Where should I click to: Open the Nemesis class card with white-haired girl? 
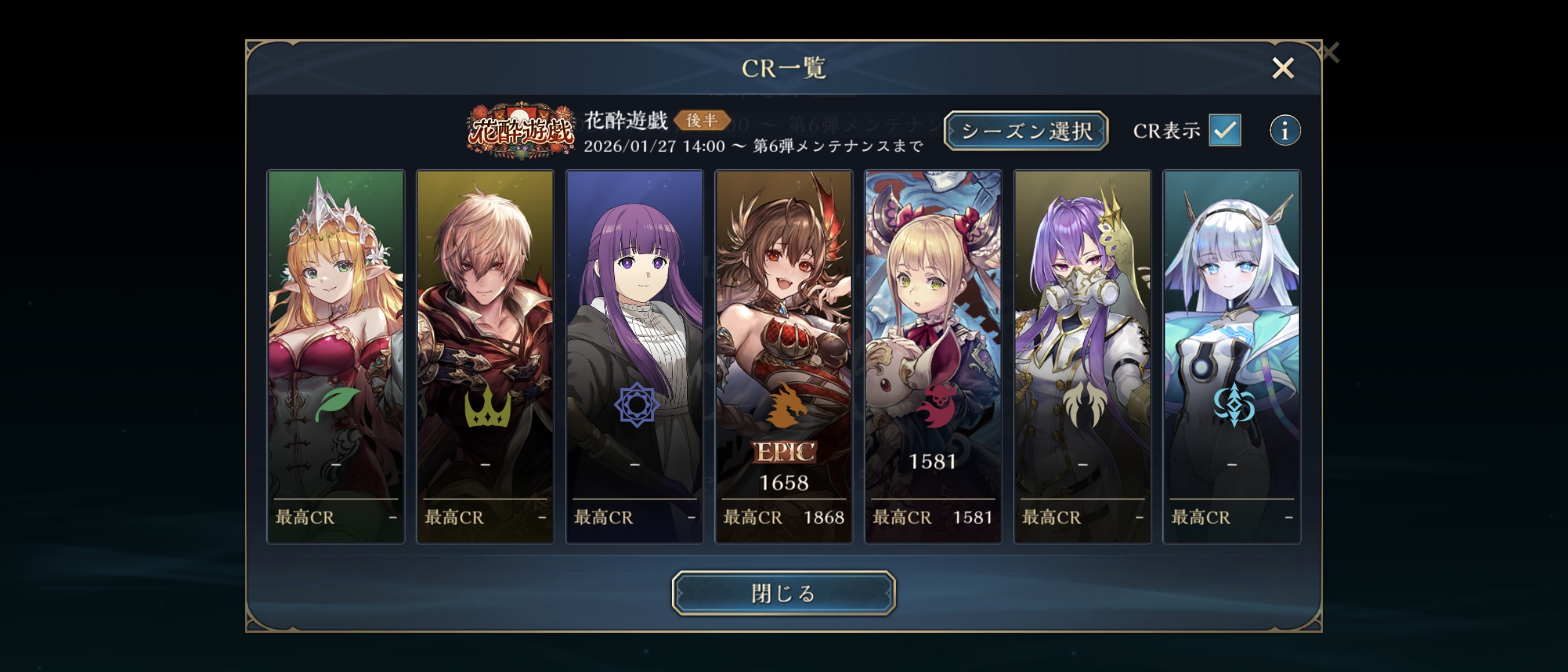[x=1232, y=357]
